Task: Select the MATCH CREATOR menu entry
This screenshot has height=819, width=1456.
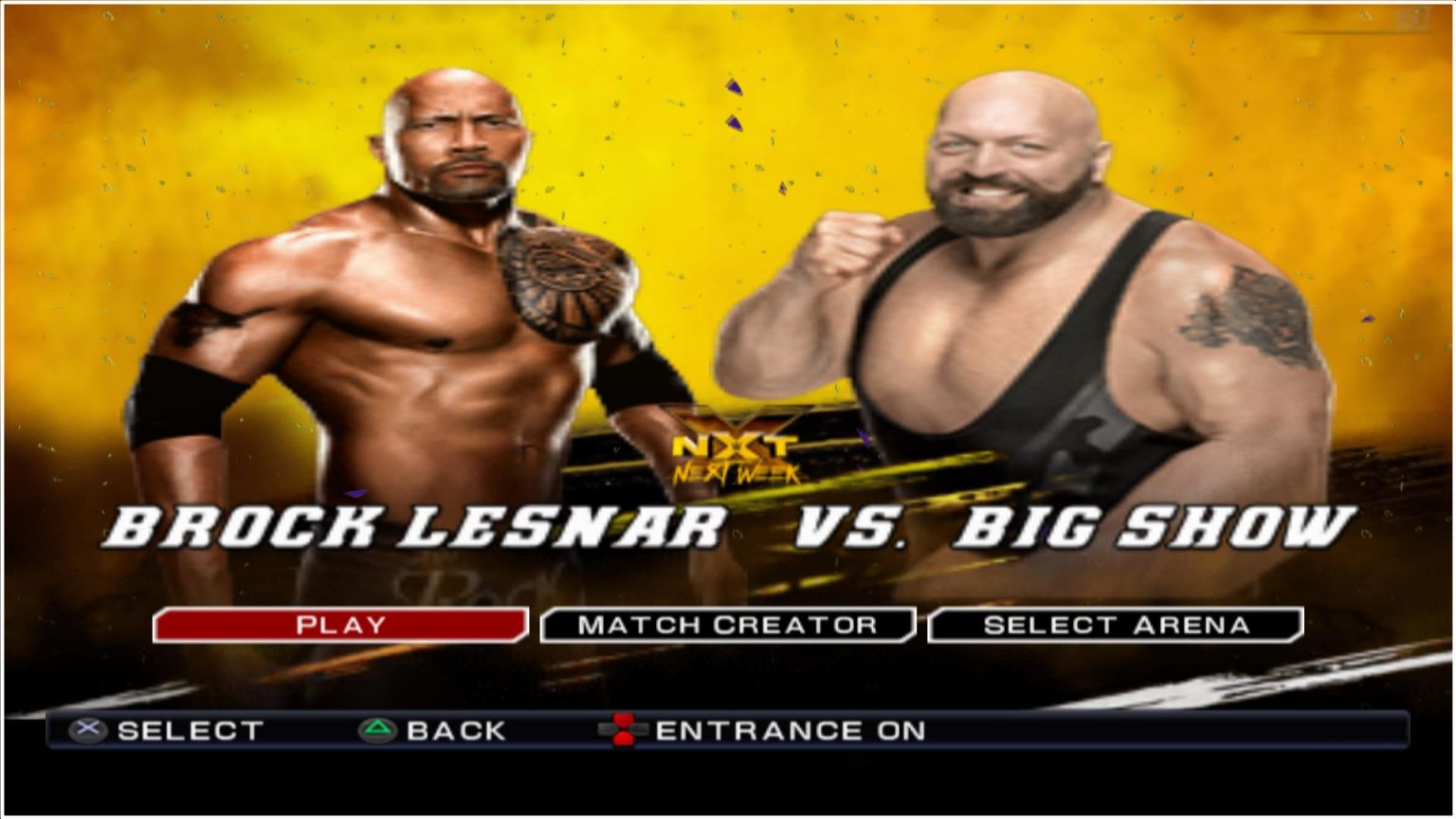Action: pos(728,625)
